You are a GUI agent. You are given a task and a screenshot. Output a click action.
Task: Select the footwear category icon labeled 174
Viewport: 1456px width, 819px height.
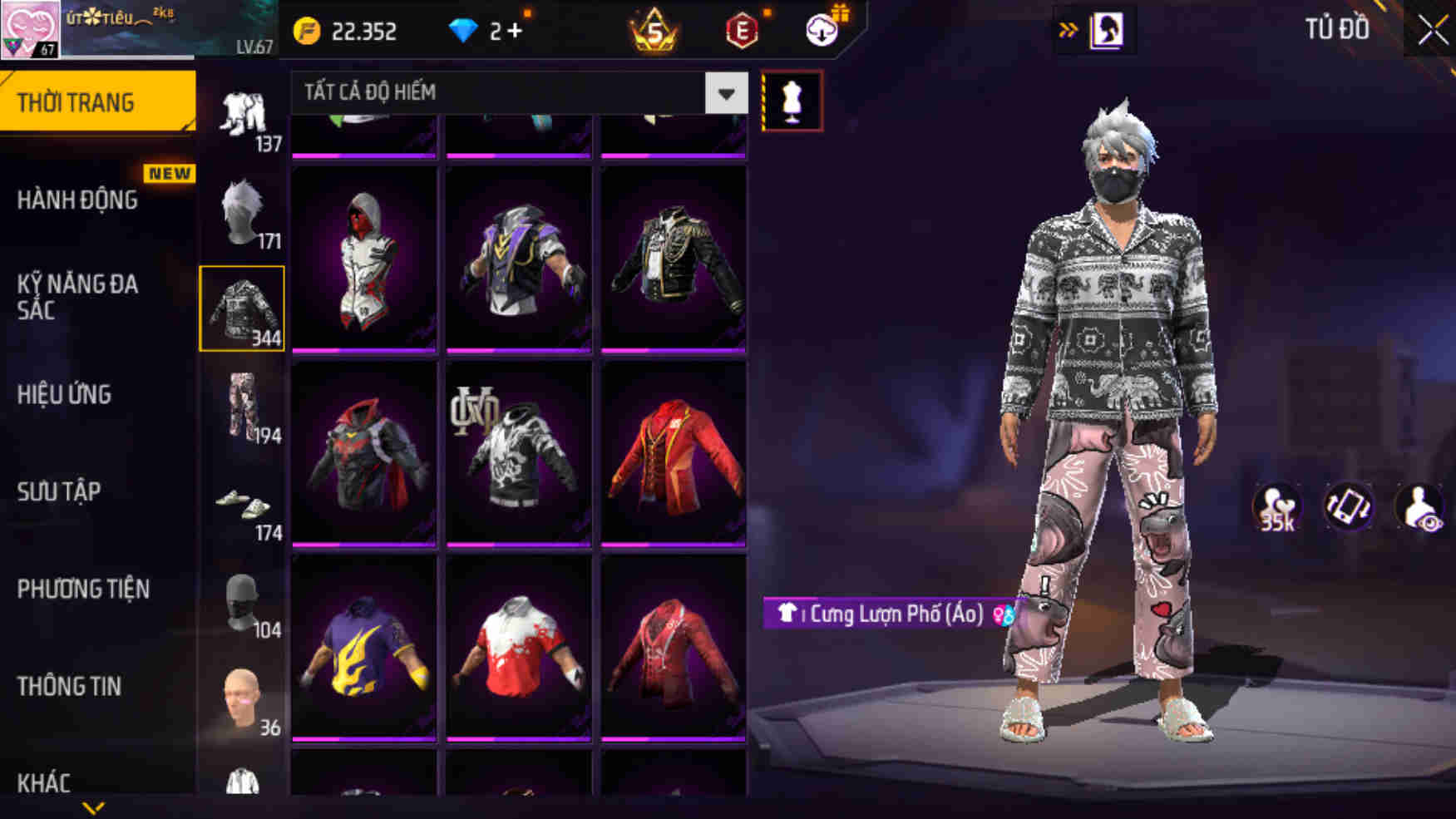tap(244, 505)
